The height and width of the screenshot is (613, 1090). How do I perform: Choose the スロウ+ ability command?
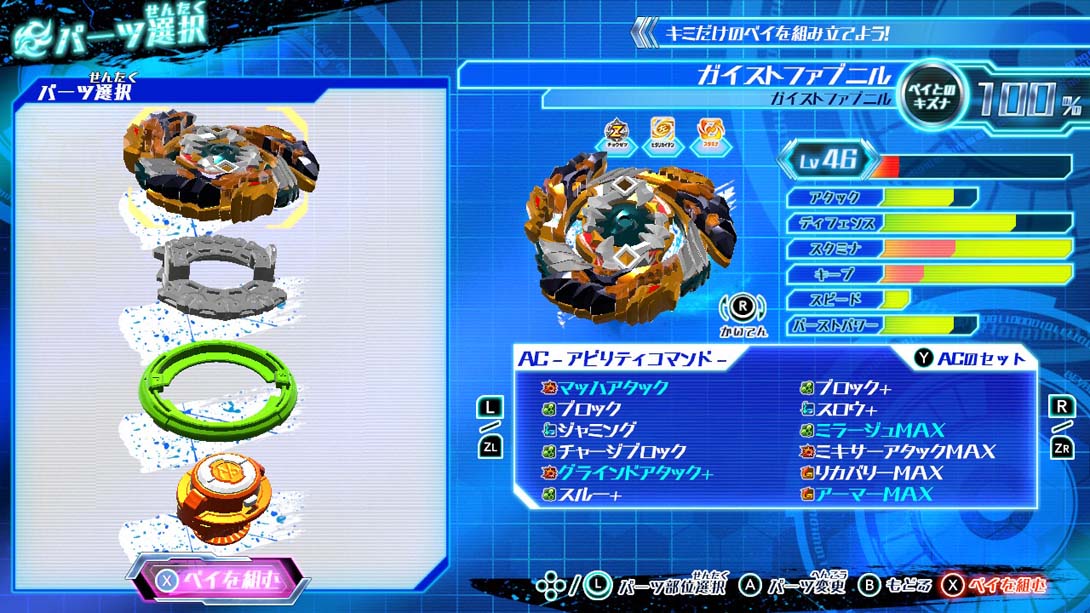click(846, 409)
